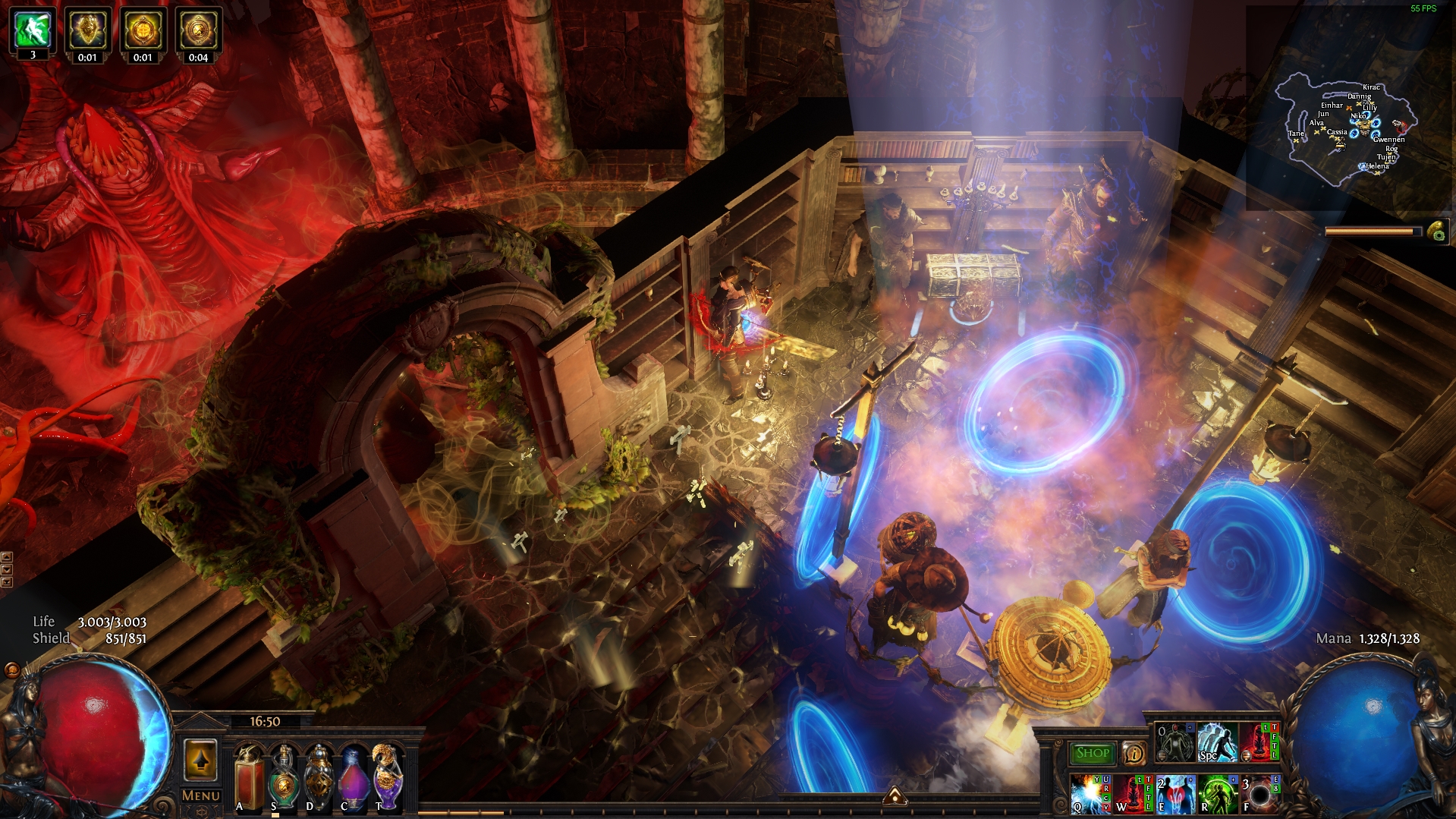Use the red life flask on A
The width and height of the screenshot is (1456, 819).
(249, 778)
